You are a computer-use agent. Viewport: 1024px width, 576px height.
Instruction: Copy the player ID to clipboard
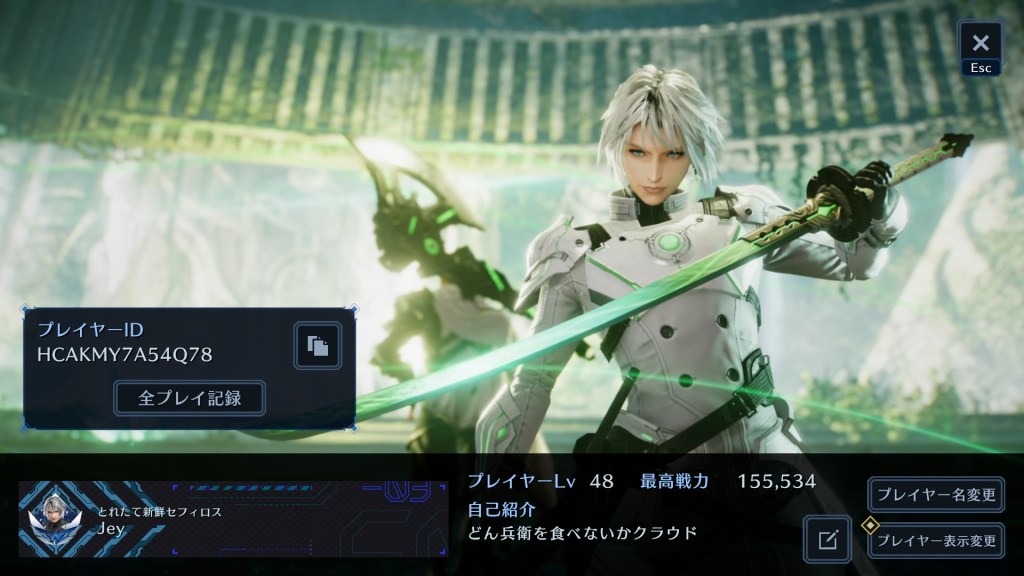pyautogui.click(x=317, y=346)
